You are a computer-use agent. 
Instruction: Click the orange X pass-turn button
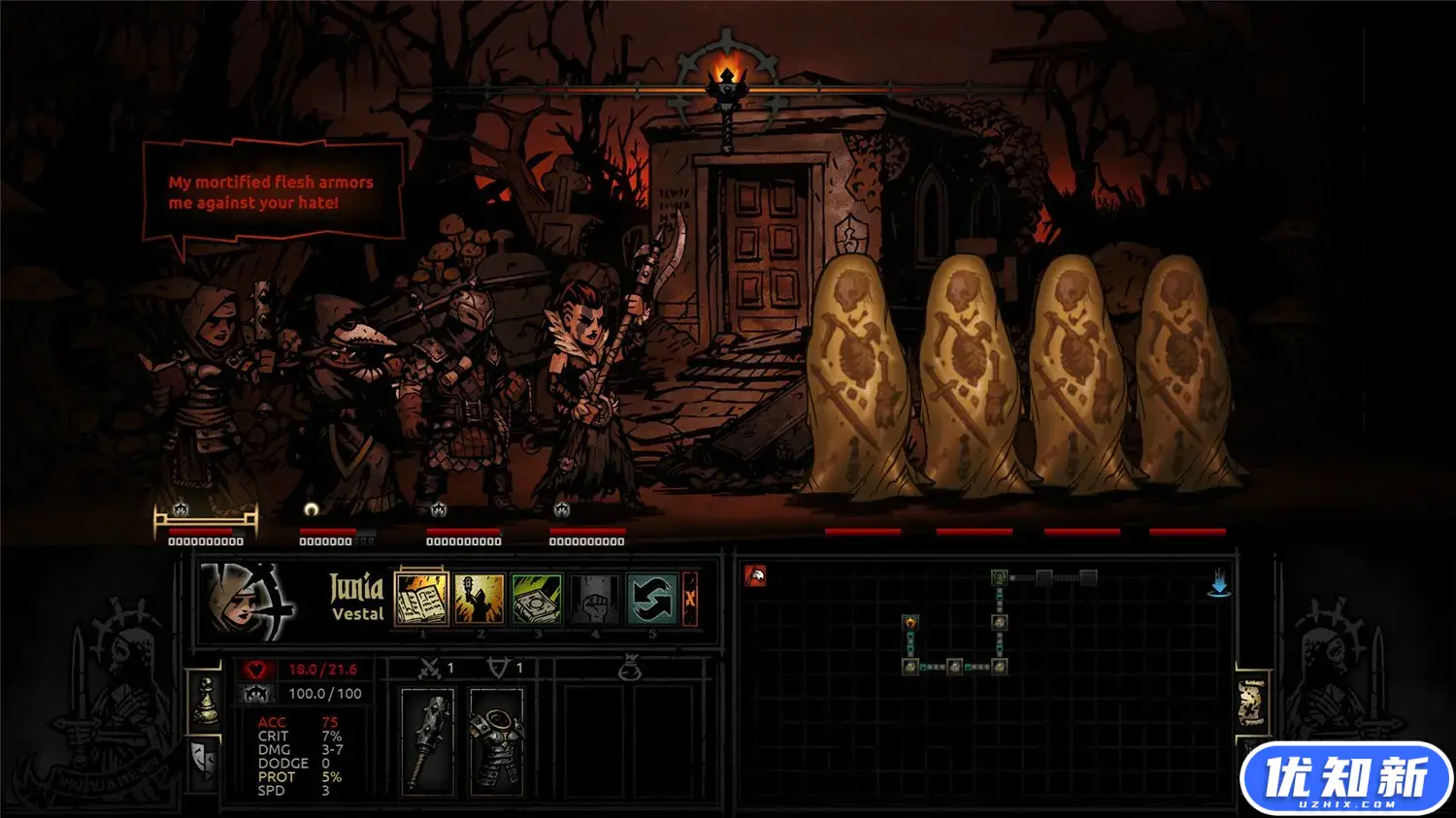[x=690, y=599]
